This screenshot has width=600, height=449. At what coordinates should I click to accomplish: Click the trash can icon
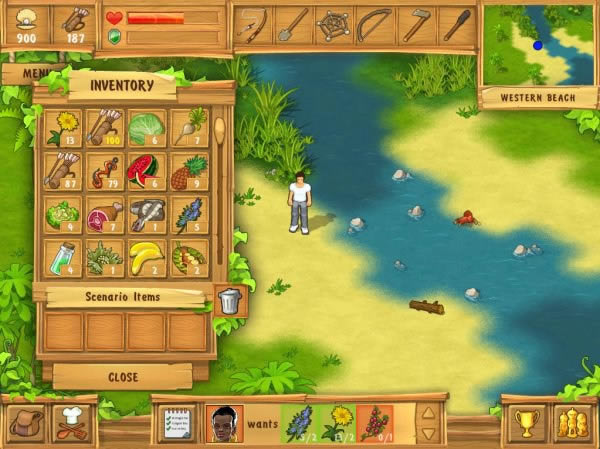(230, 300)
